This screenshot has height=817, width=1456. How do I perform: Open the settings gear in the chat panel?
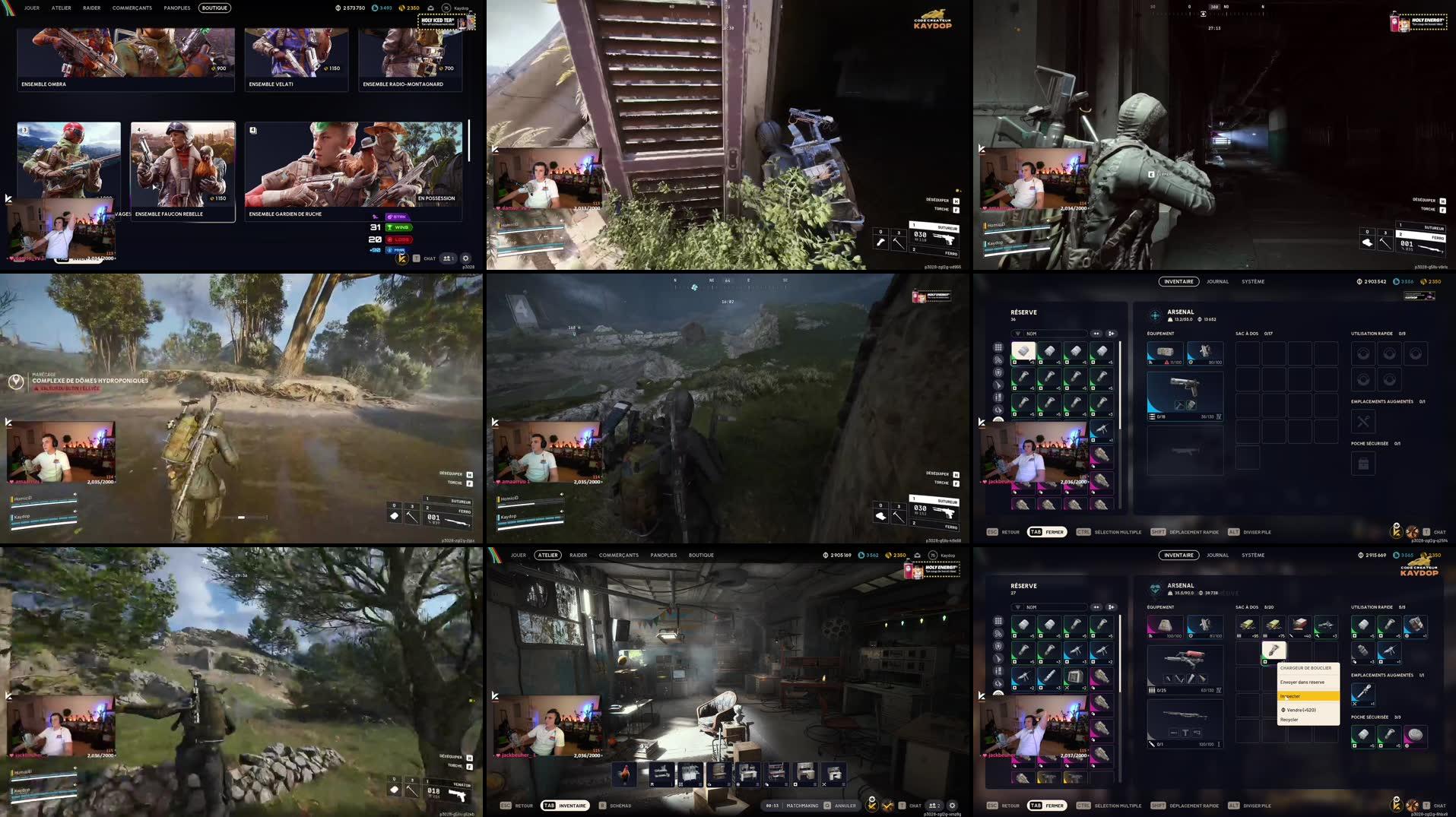coord(465,258)
